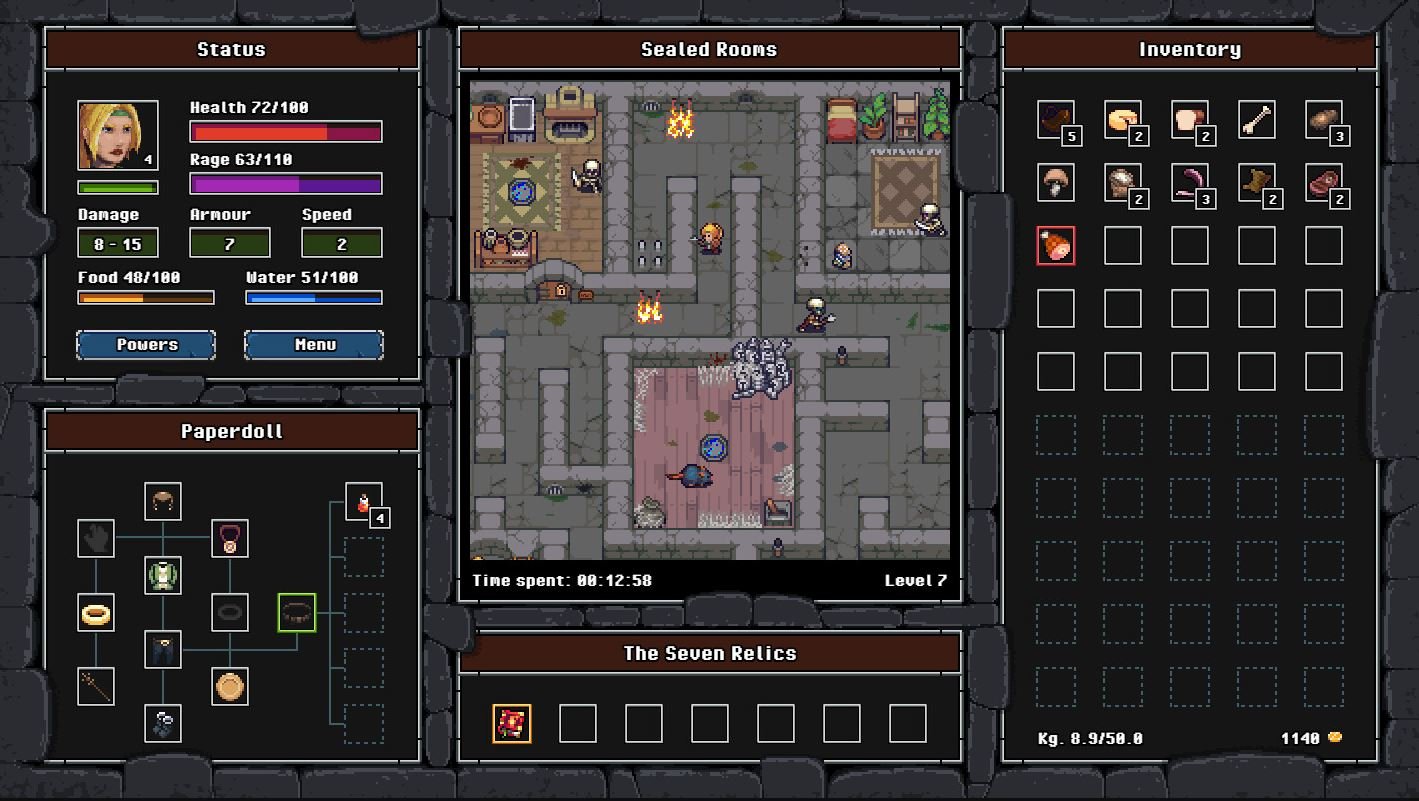Select the equipped amulet slot

click(228, 540)
